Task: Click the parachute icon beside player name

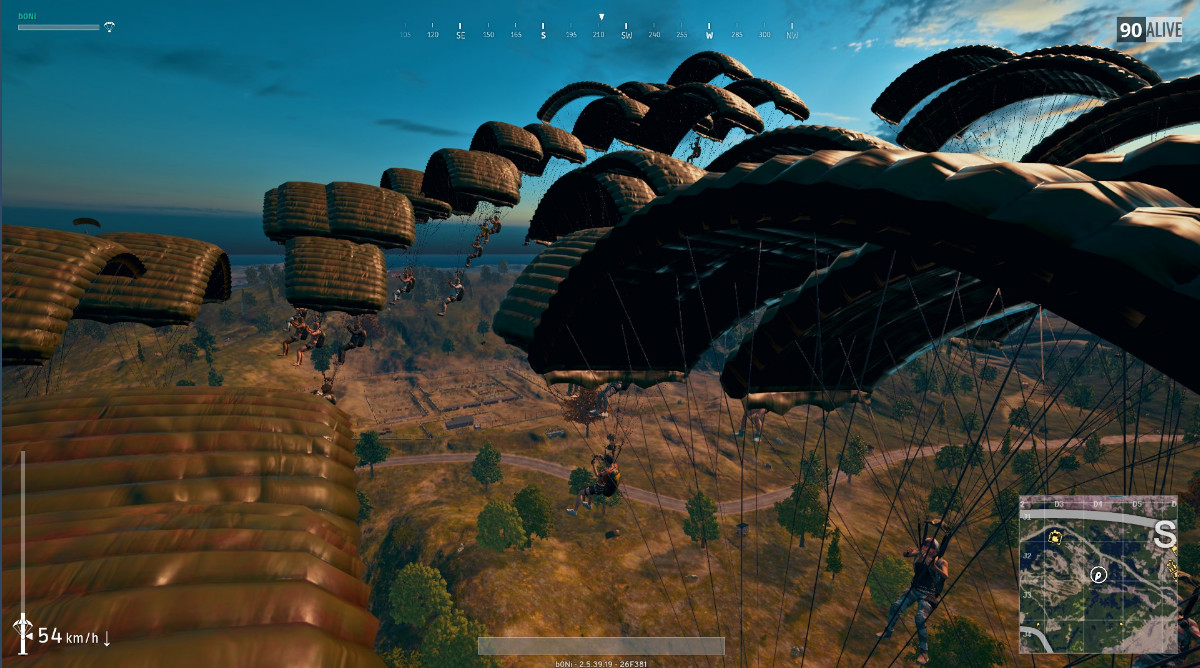Action: tap(109, 27)
